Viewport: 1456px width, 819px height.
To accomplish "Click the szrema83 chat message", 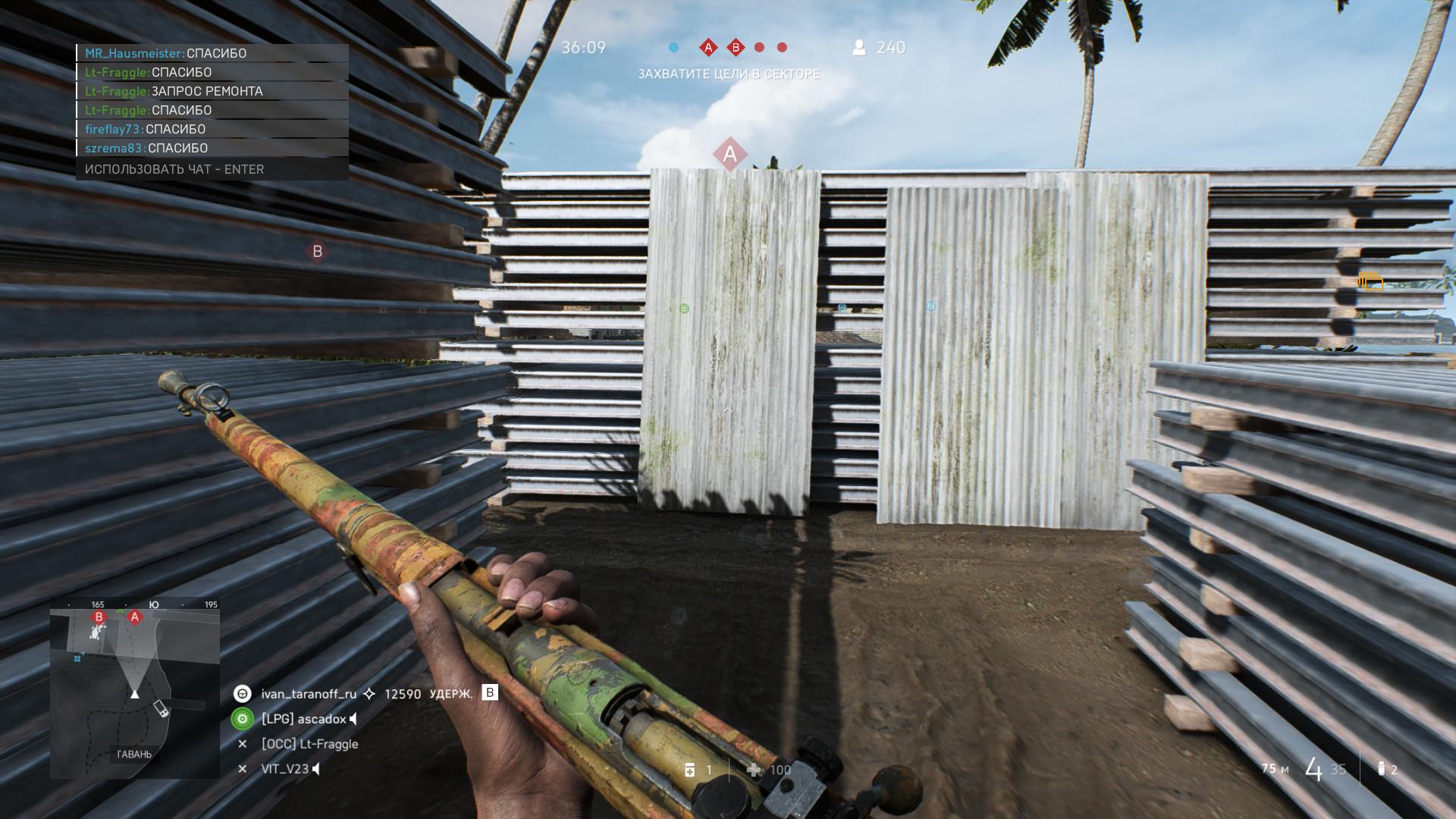I will (x=212, y=148).
